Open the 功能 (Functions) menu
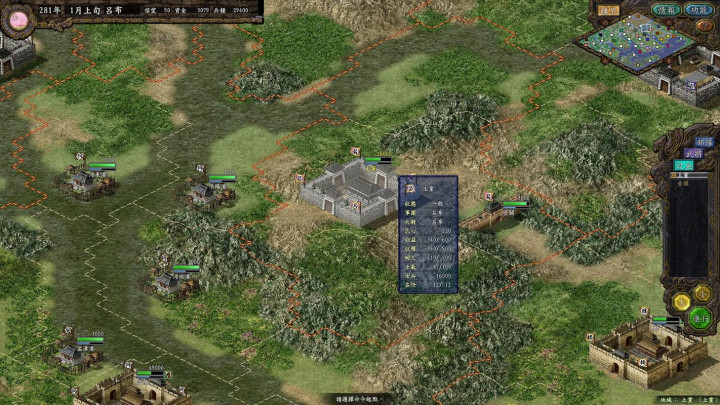Screen dimensions: 720x405 pyautogui.click(x=699, y=10)
